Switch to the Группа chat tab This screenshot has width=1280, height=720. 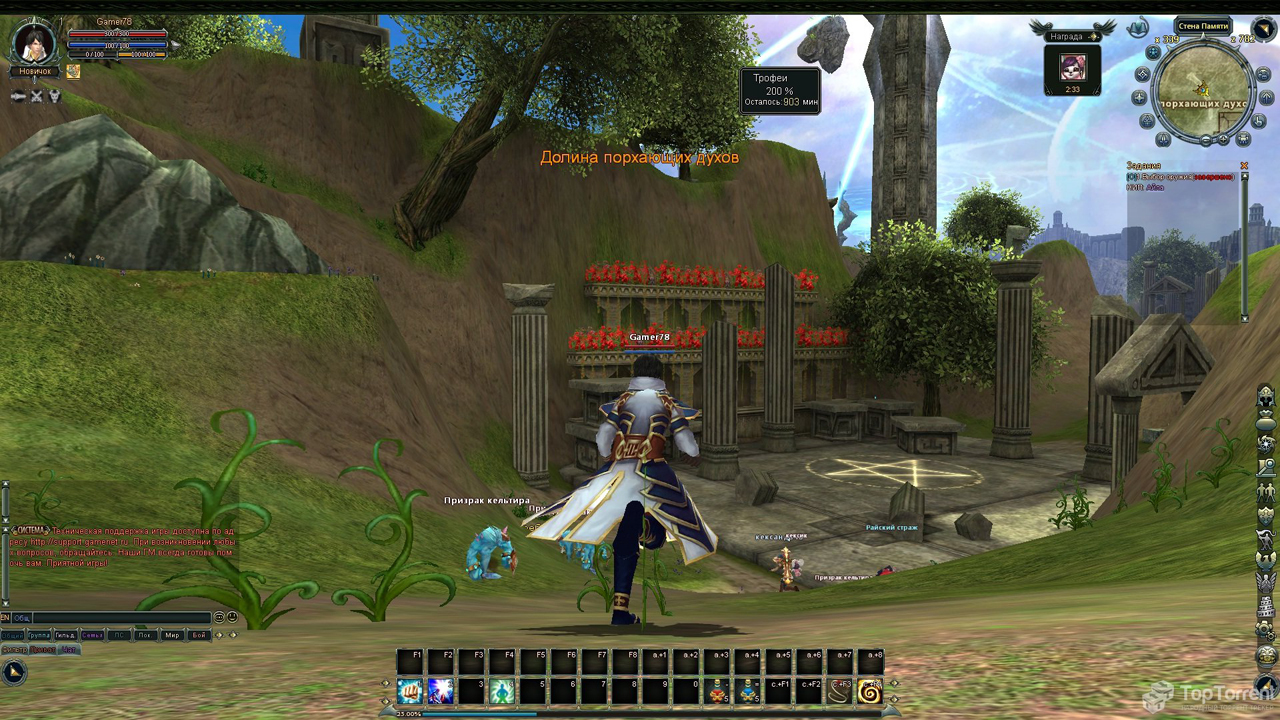(x=39, y=635)
